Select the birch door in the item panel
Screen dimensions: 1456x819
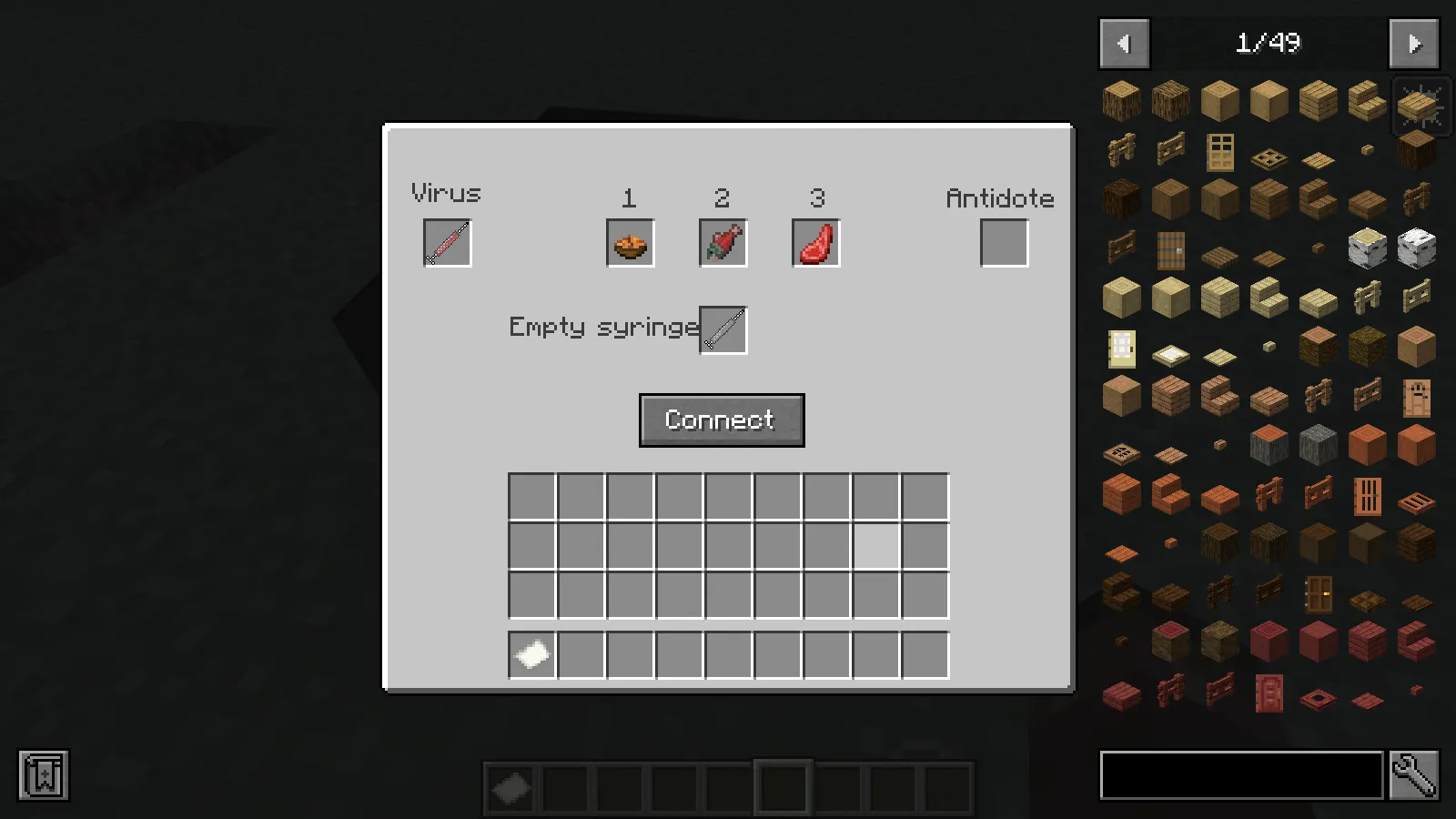point(1122,349)
